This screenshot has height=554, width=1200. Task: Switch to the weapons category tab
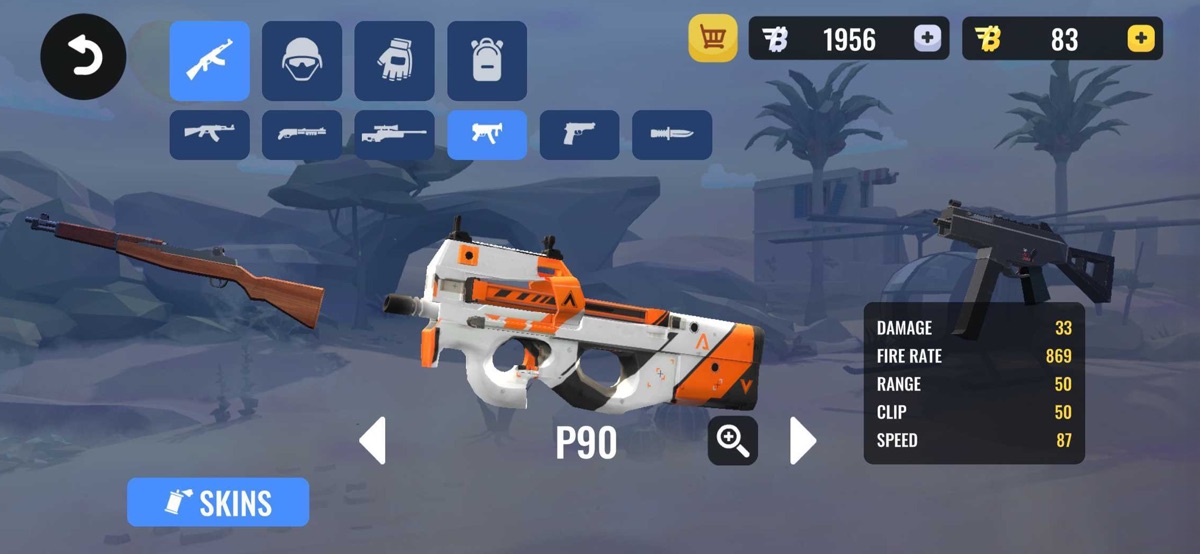[x=209, y=61]
